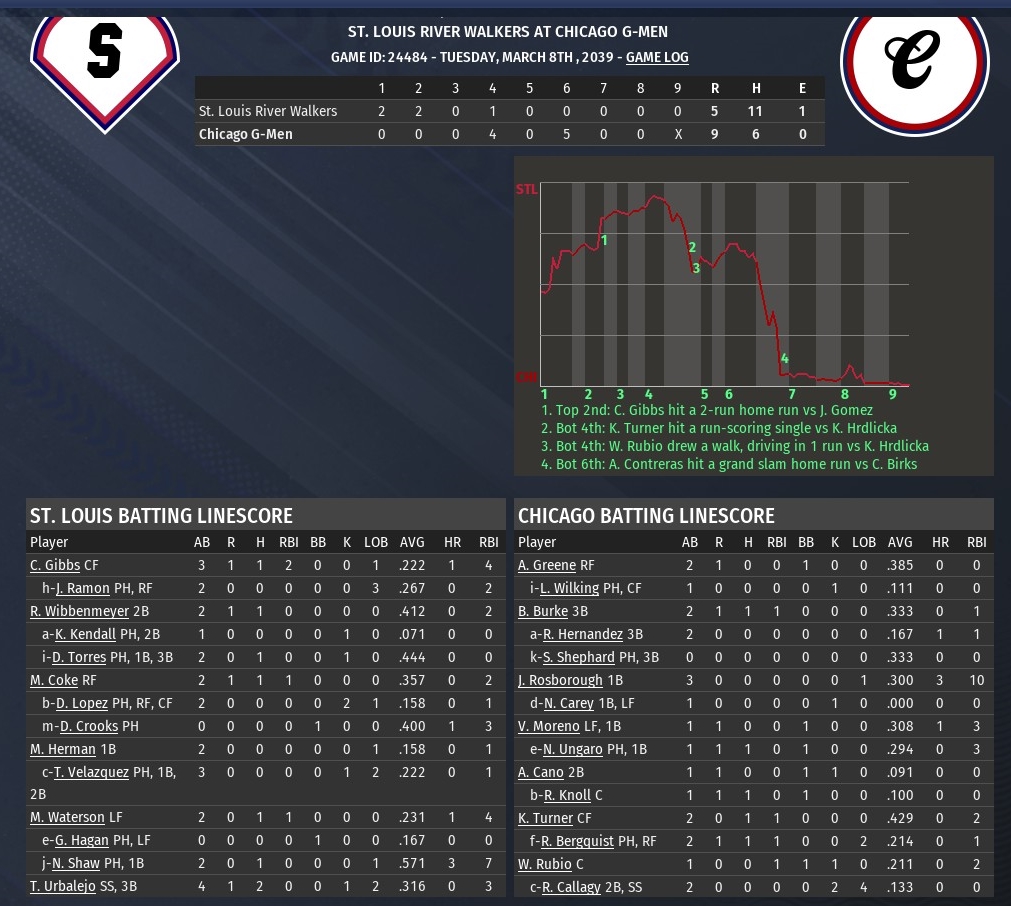The width and height of the screenshot is (1011, 906).
Task: Open the Game Log link
Action: pos(657,58)
